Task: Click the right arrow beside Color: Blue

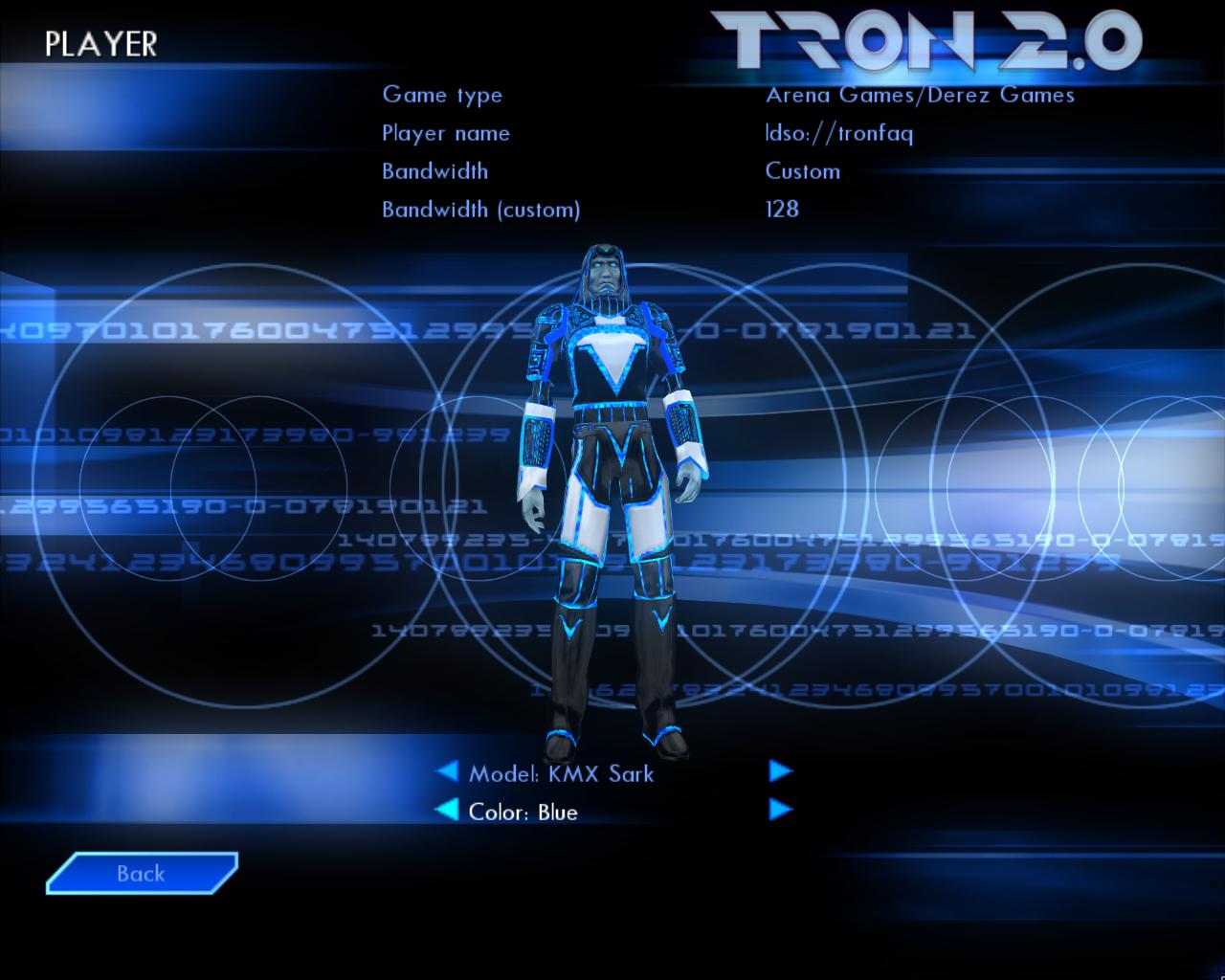Action: 780,810
